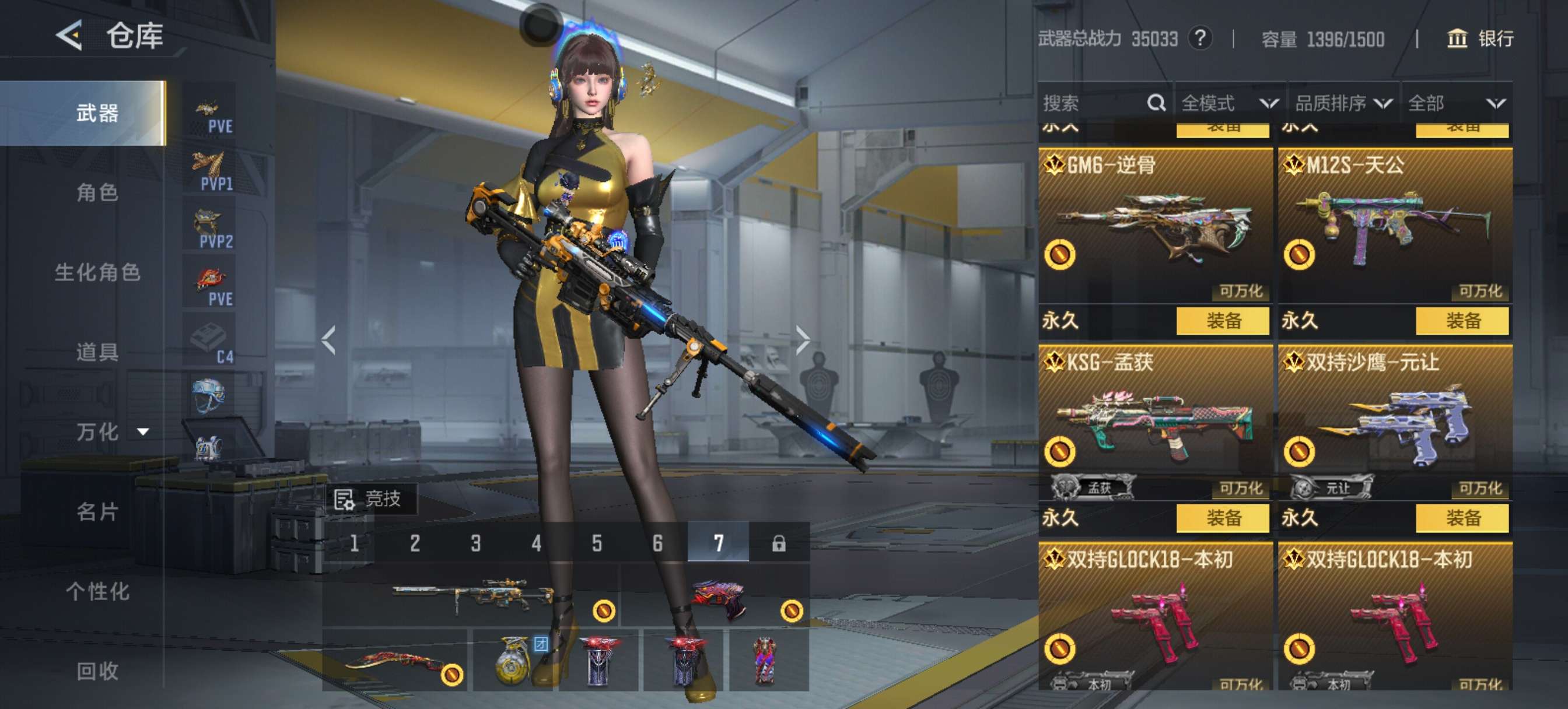1568x709 pixels.
Task: Open the 全部 filter dropdown
Action: pyautogui.click(x=1456, y=103)
